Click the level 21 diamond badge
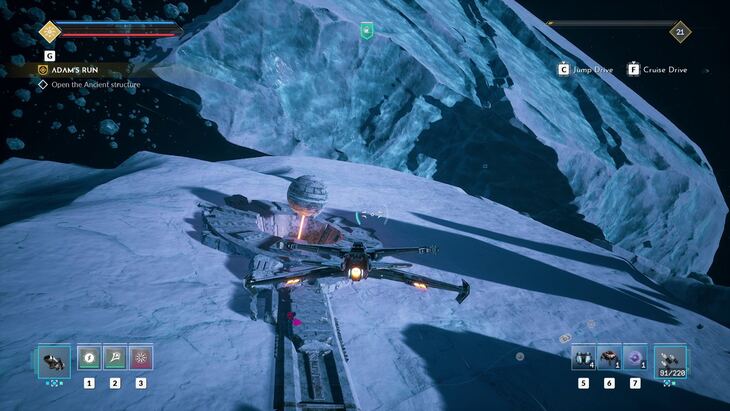 click(x=680, y=31)
